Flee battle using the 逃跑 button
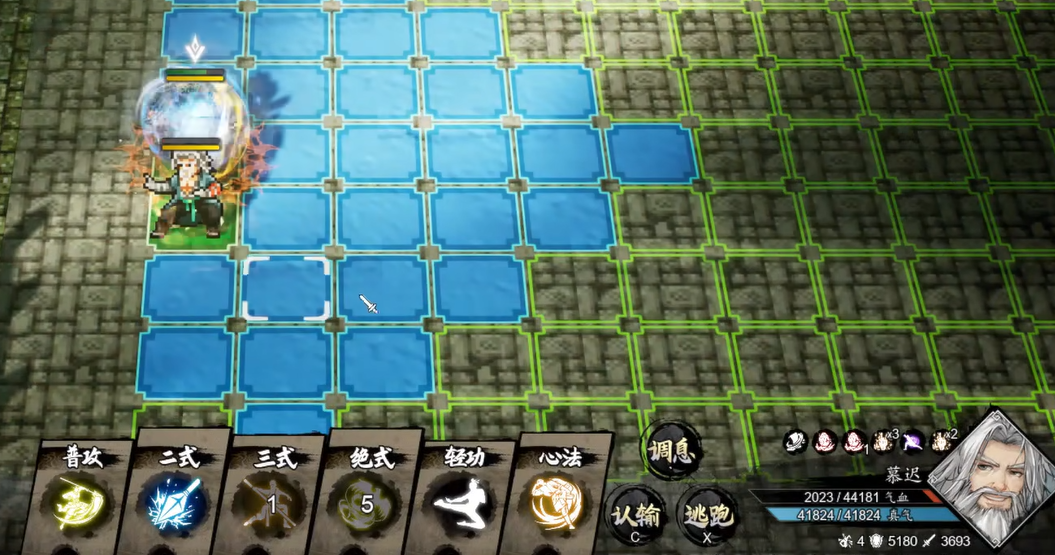This screenshot has height=555, width=1055. (x=706, y=514)
